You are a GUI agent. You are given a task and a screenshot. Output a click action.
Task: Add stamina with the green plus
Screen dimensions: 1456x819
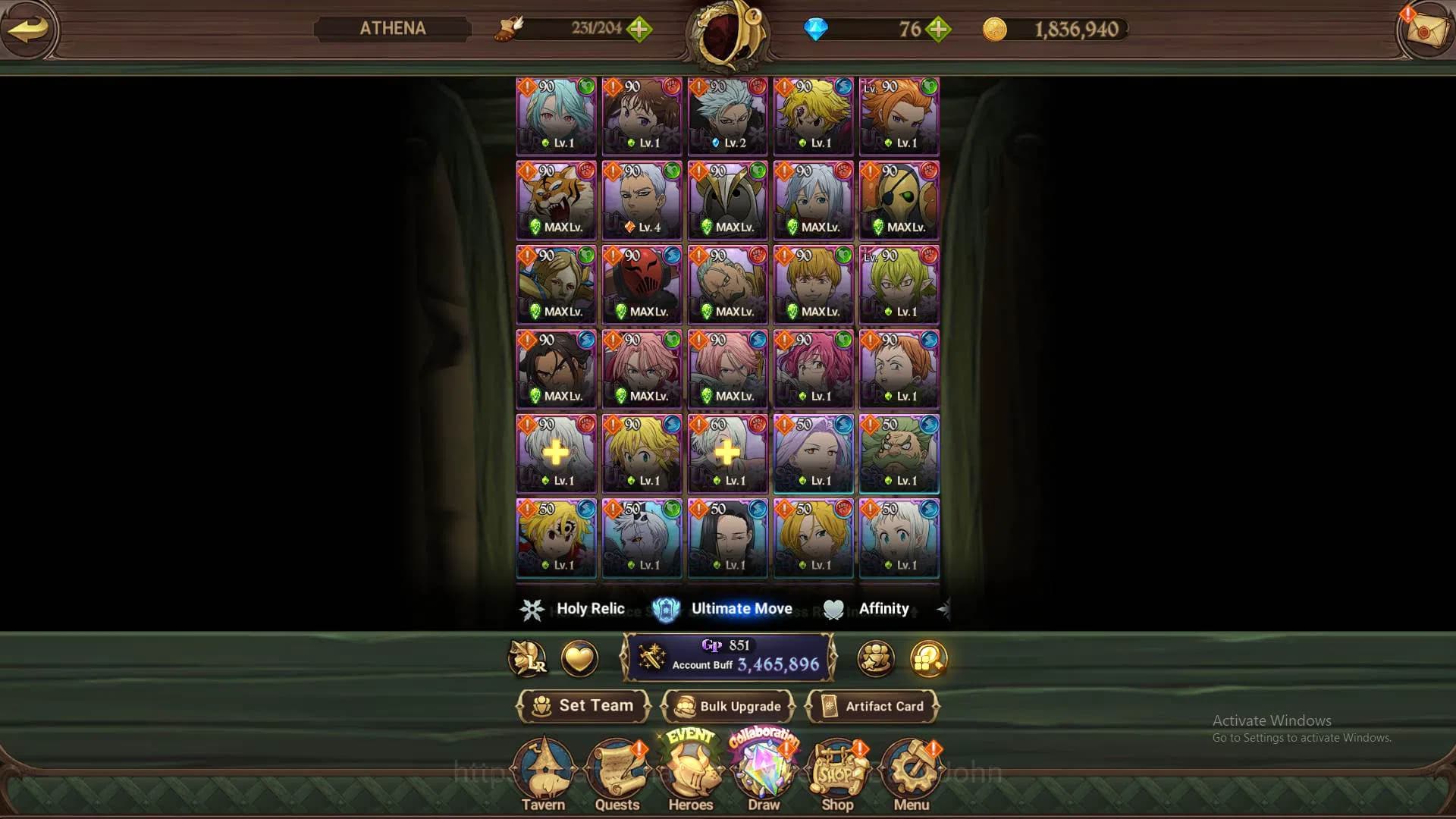tap(639, 30)
